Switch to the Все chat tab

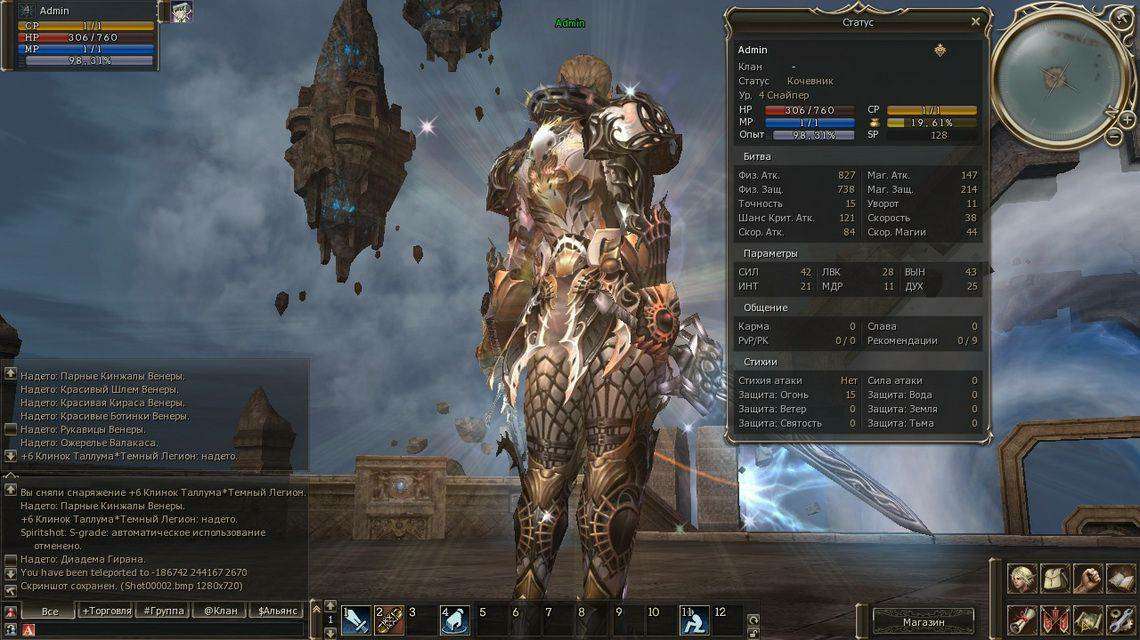click(48, 610)
